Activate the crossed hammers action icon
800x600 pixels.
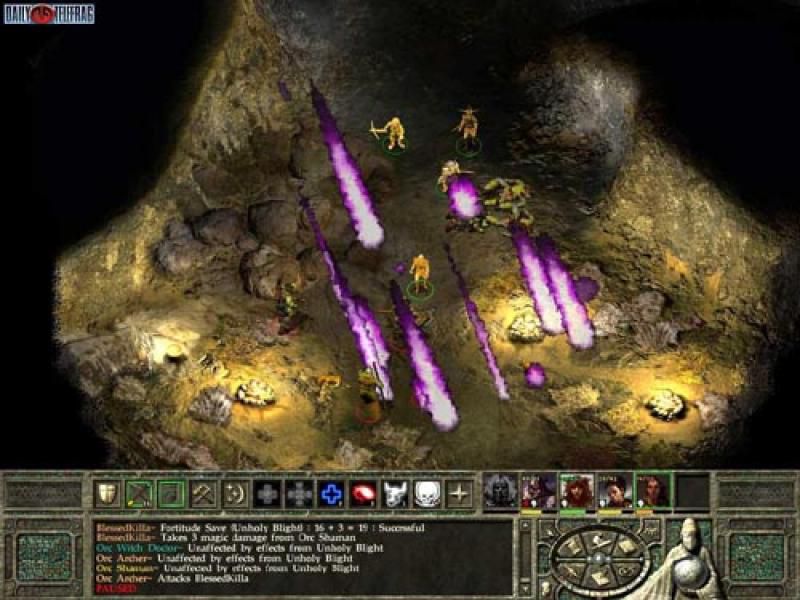pos(203,492)
